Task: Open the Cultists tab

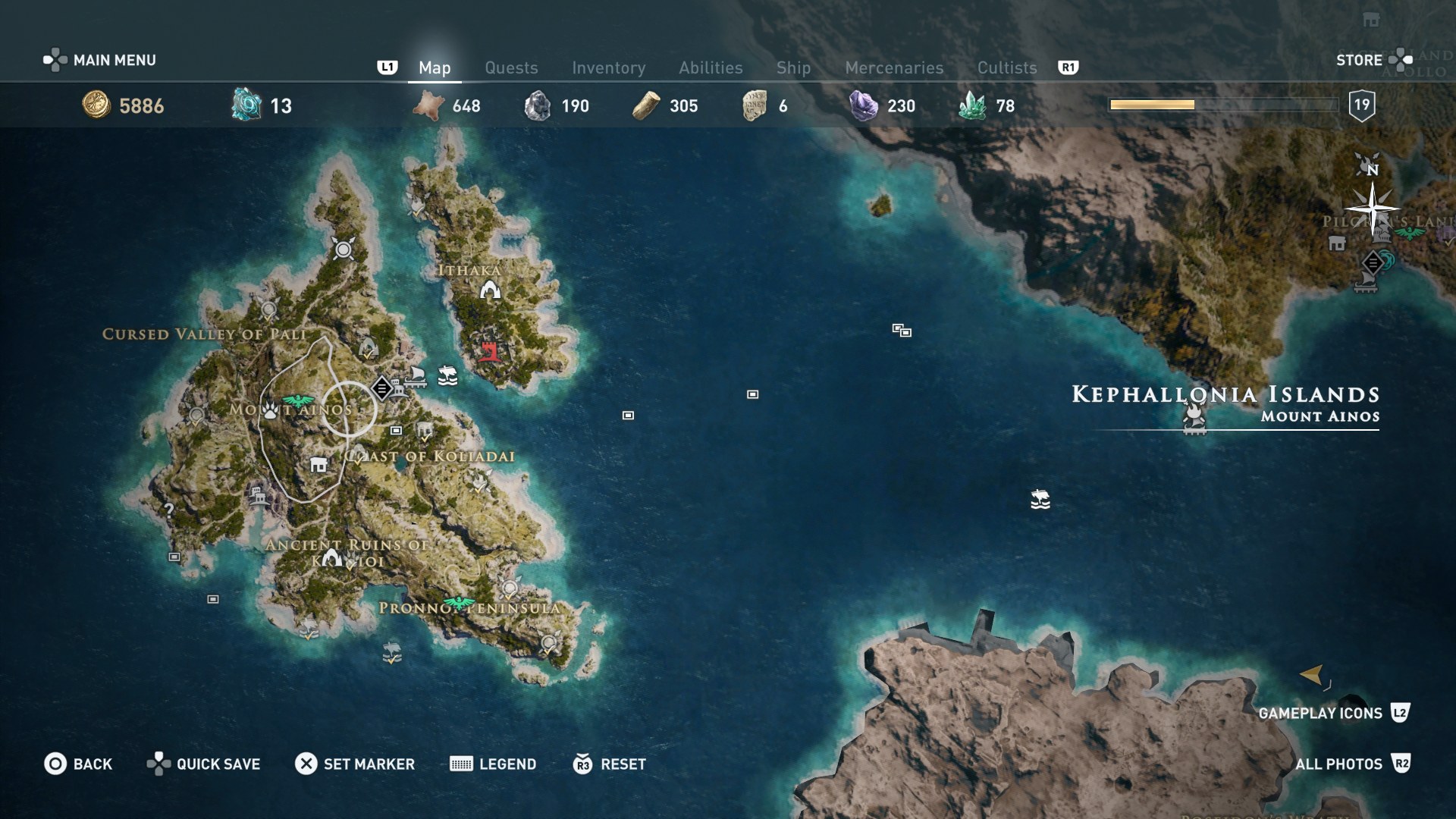Action: click(x=1006, y=67)
